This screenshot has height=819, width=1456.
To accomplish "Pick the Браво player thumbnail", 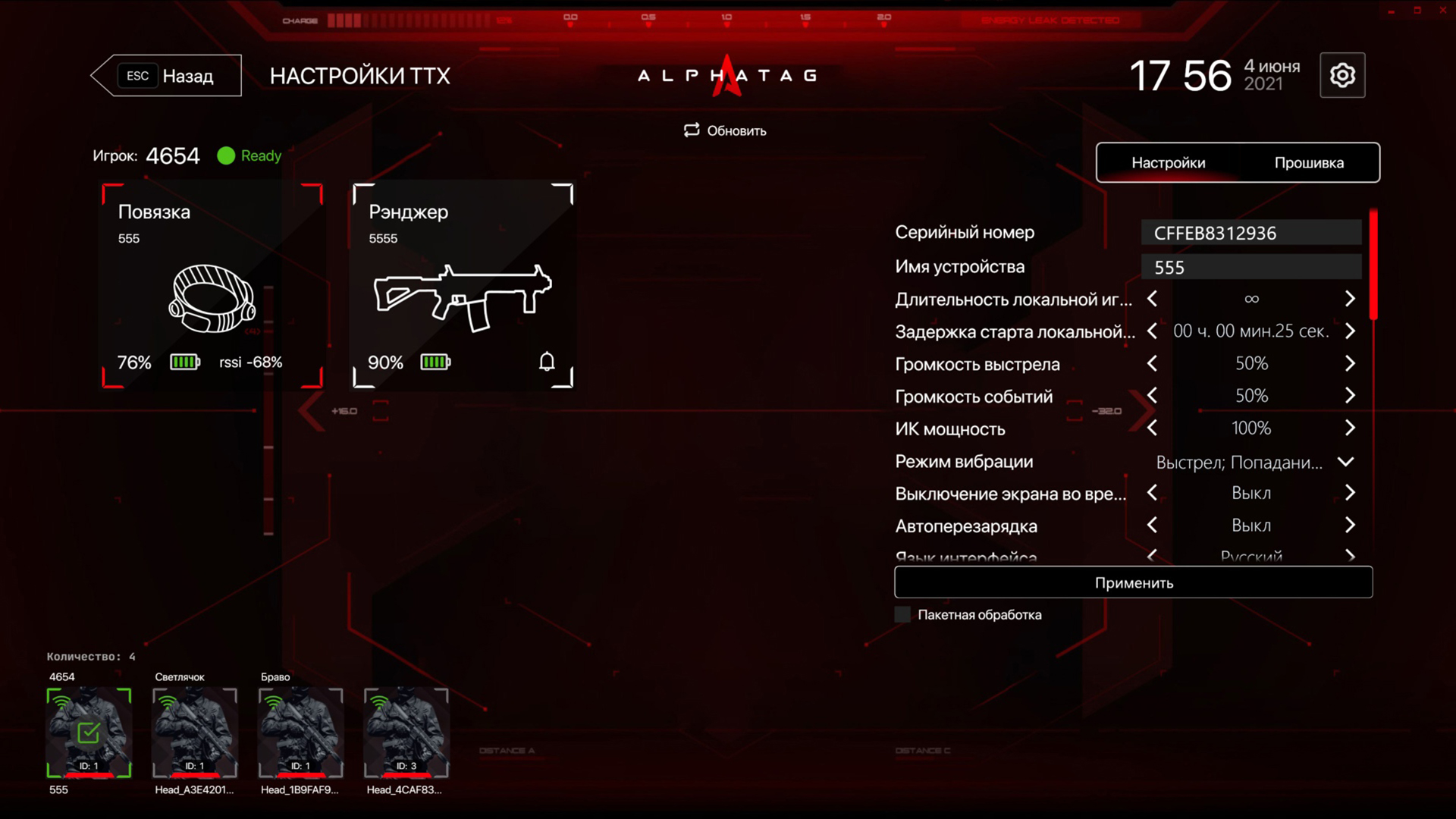I will 300,733.
